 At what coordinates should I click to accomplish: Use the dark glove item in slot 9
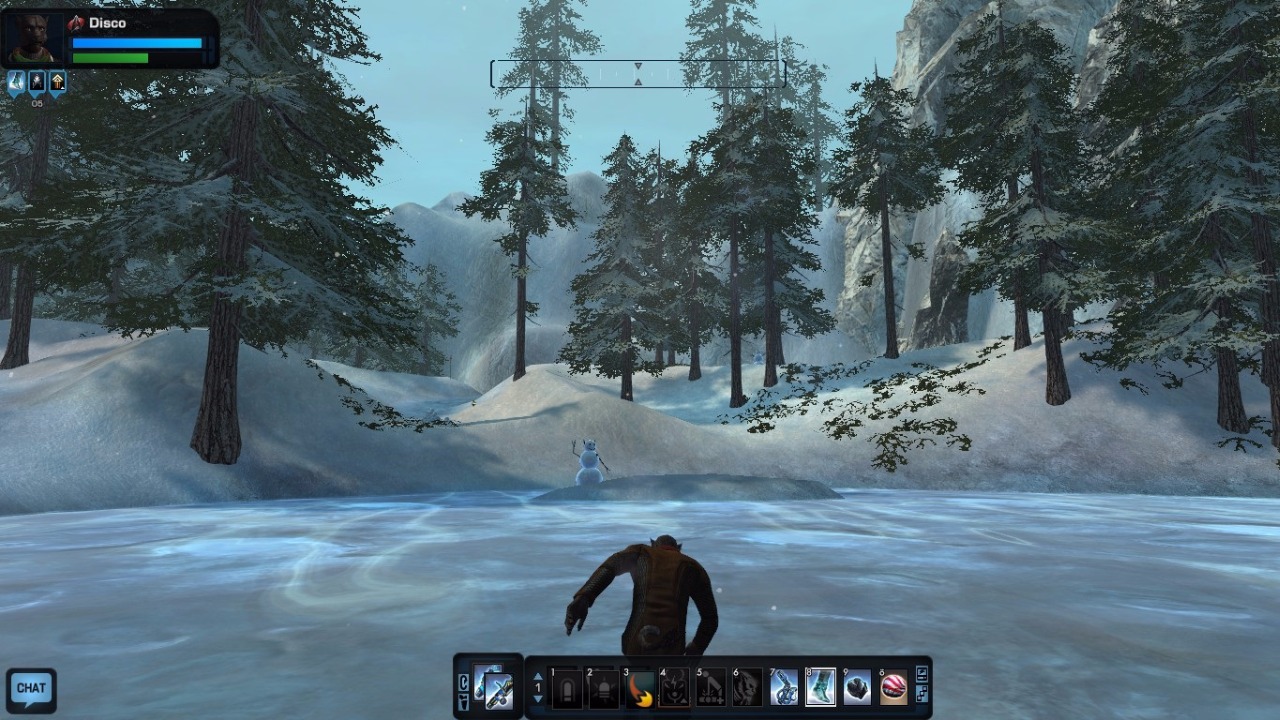[x=857, y=688]
